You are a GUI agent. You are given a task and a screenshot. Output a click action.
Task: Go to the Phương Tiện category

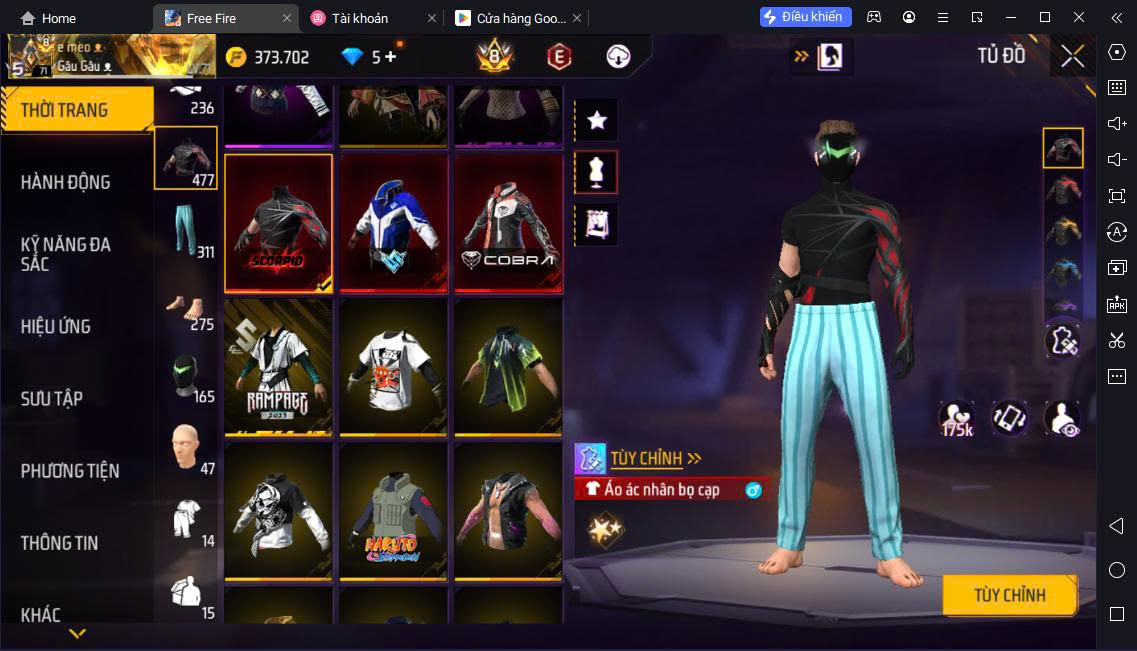point(70,470)
